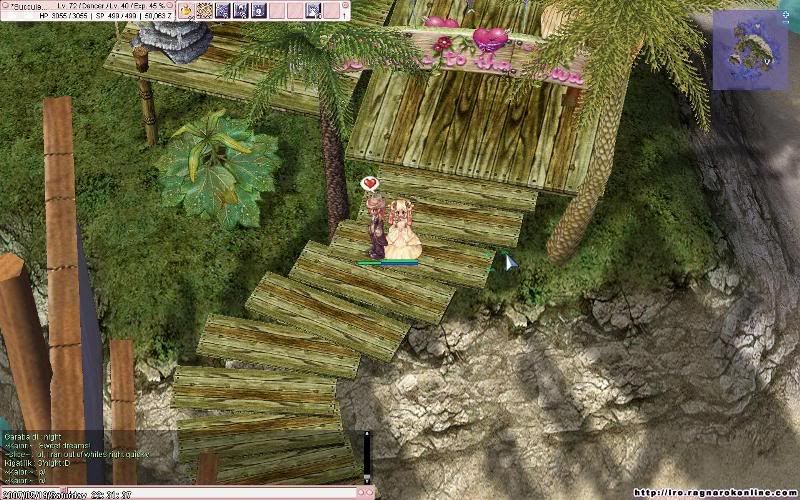Open the basic info character status bar
Viewport: 800px width, 500px height.
point(88,10)
